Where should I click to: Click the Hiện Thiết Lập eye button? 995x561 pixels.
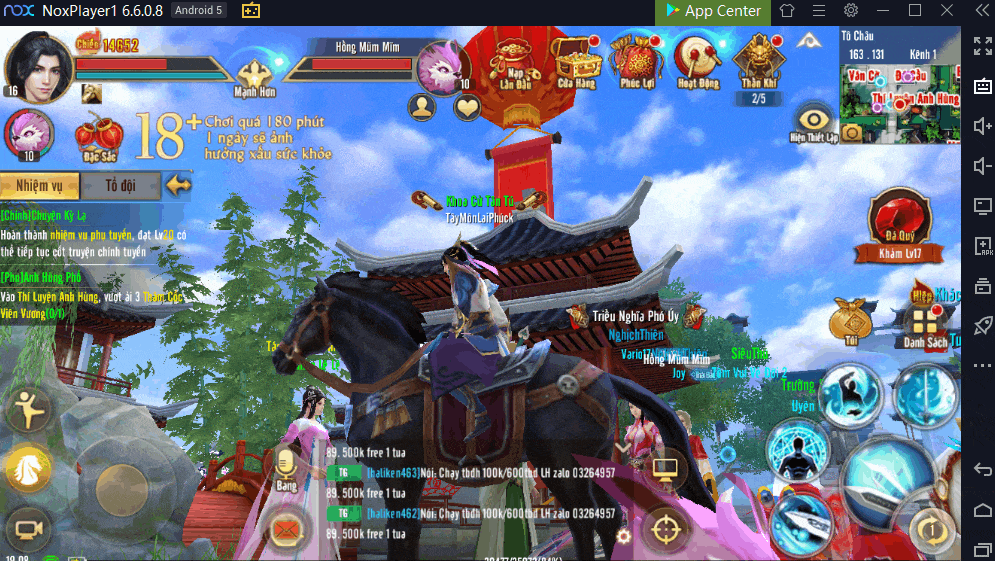pos(813,122)
